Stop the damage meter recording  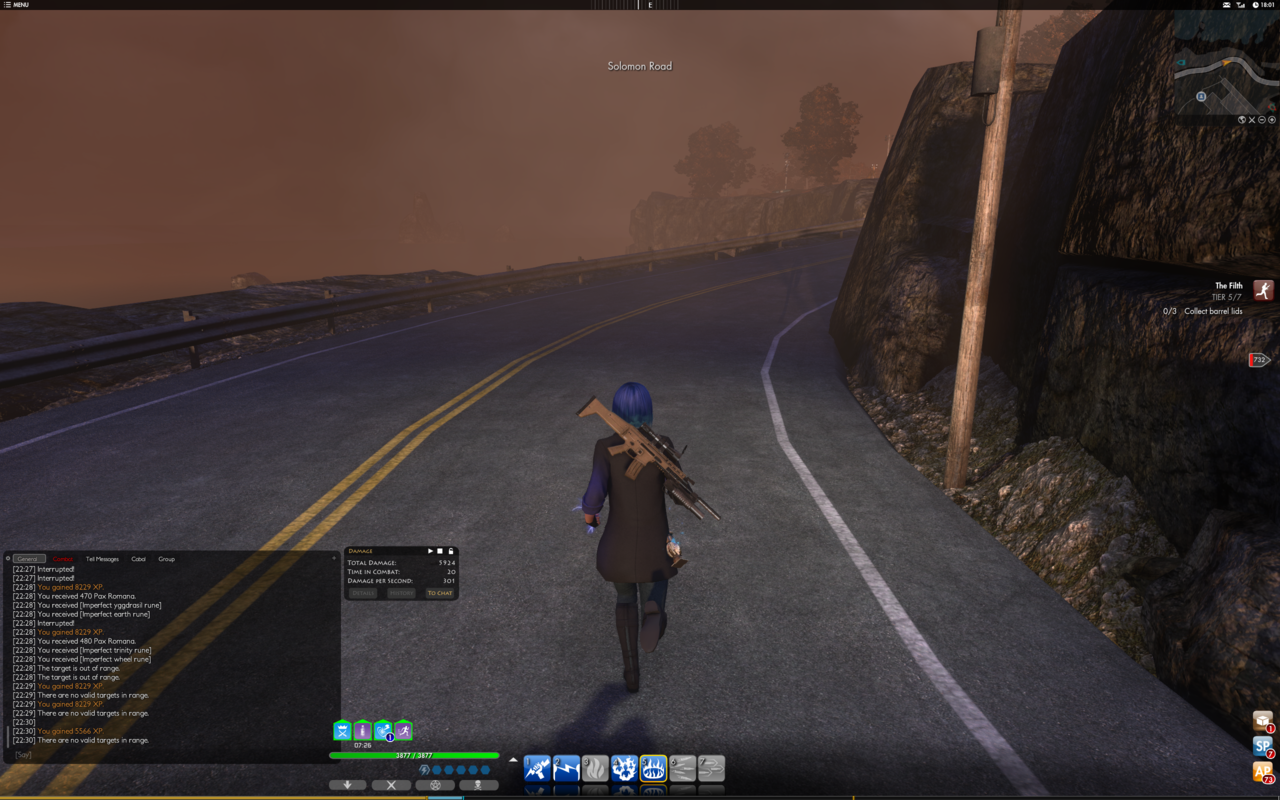point(440,551)
